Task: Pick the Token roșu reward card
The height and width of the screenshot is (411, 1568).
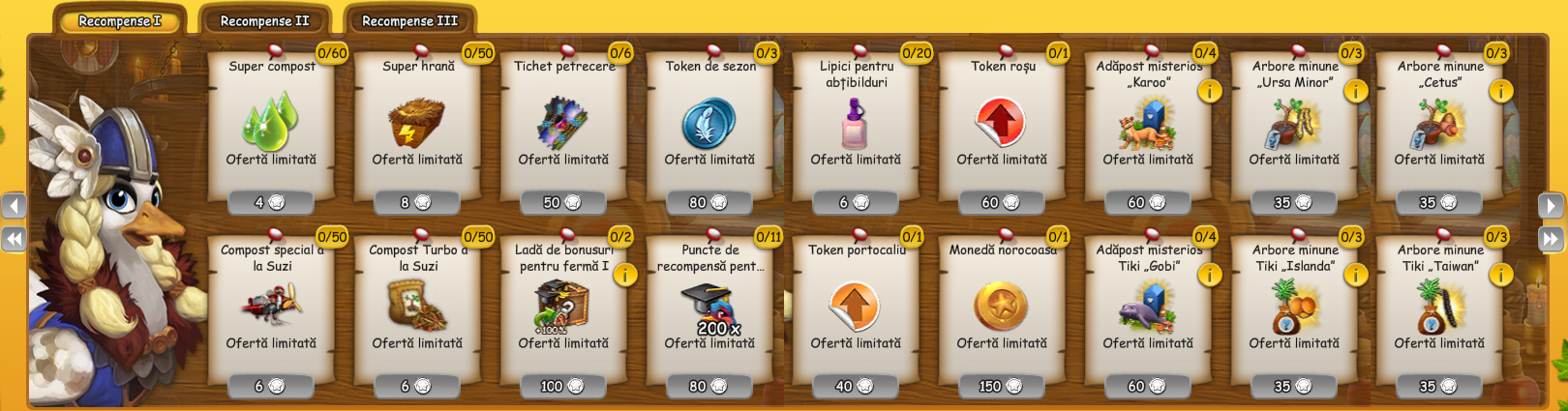Action: click(x=1002, y=126)
